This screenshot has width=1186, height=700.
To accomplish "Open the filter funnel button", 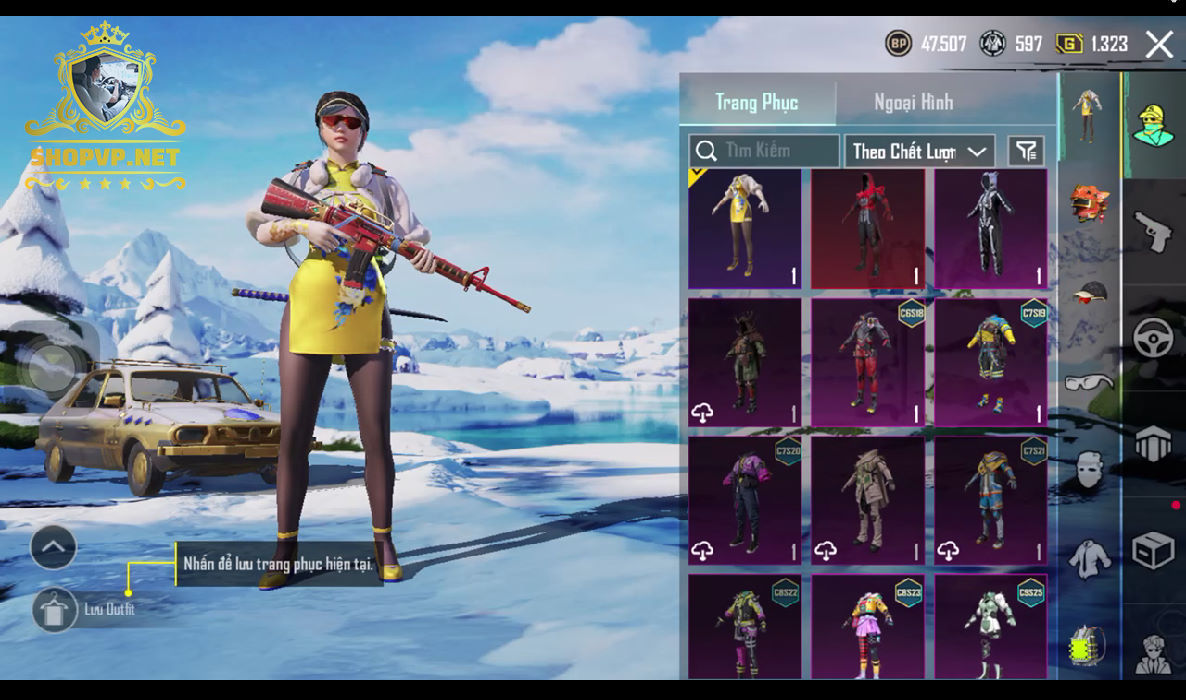I will coord(1026,151).
